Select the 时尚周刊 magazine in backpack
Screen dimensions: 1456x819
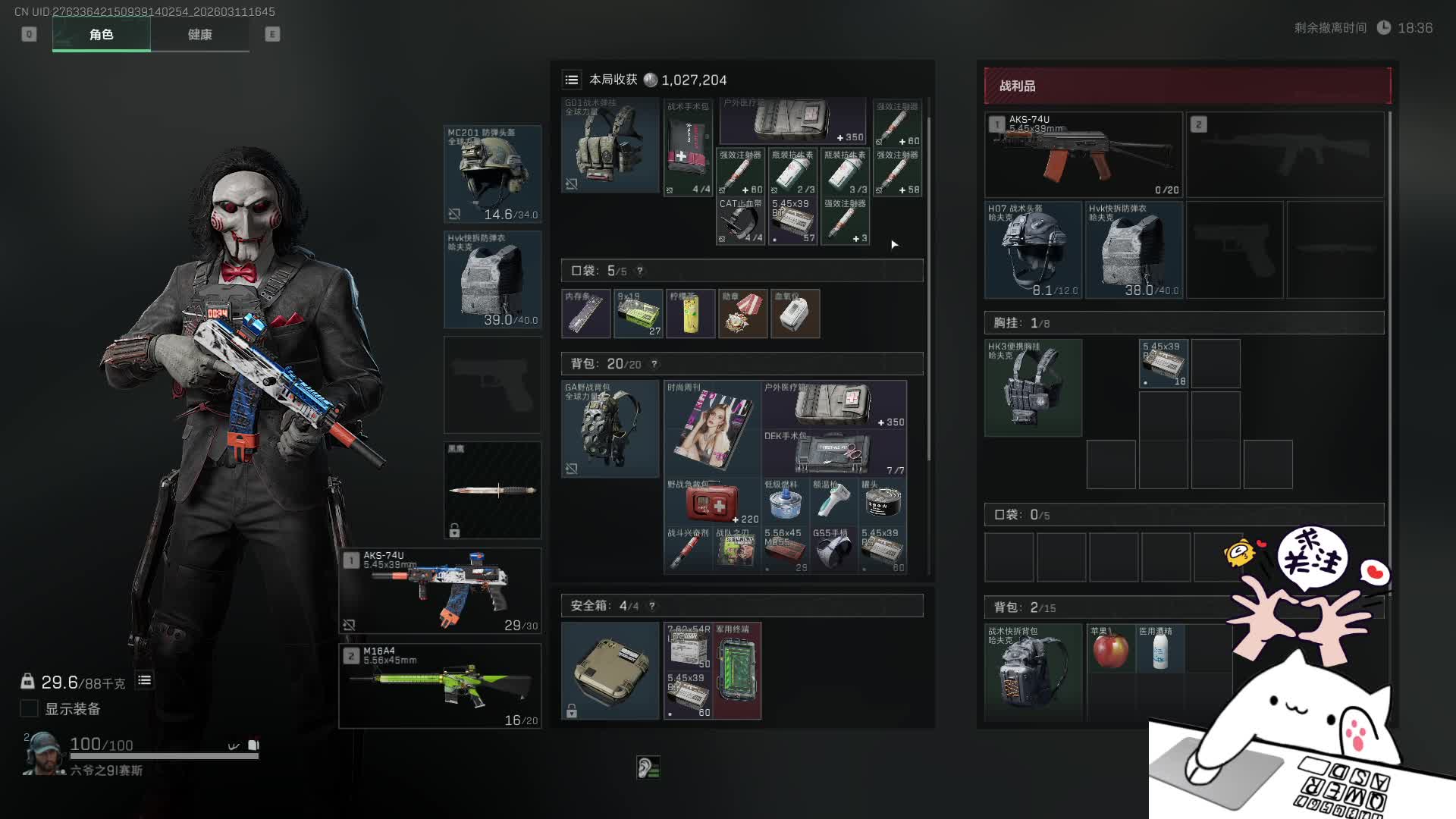(712, 428)
